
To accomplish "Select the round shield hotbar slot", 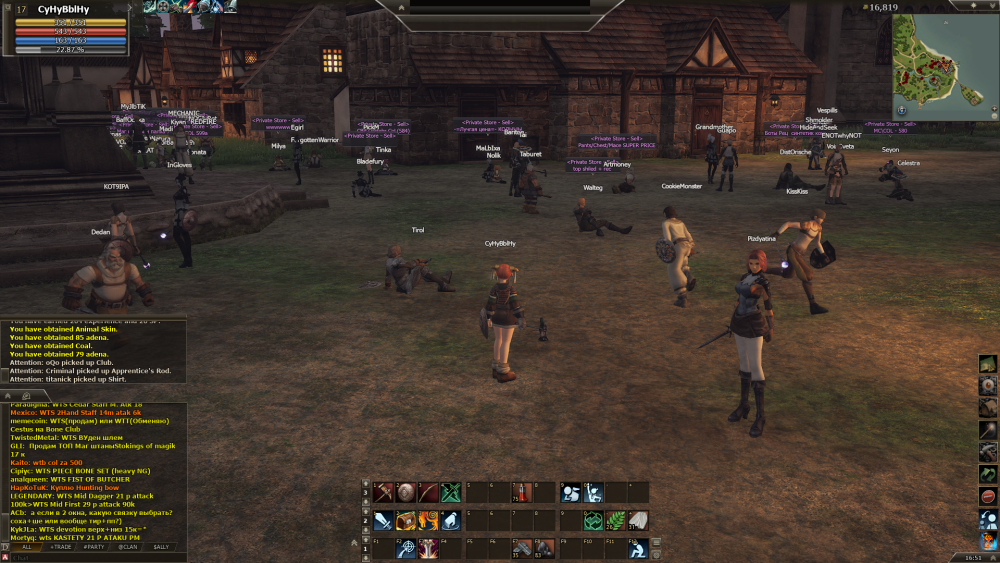I will click(x=406, y=492).
